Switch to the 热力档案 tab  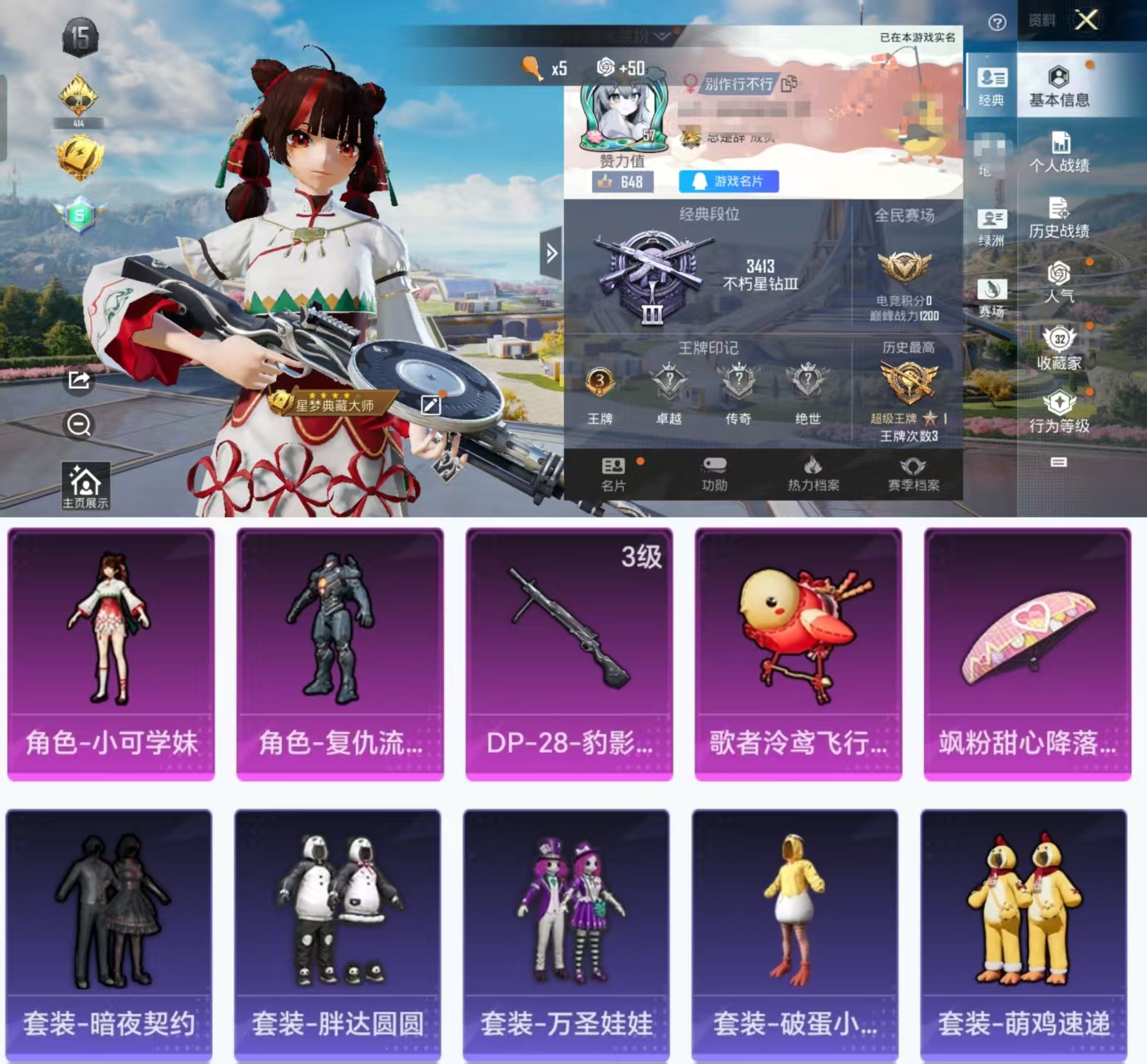(813, 474)
